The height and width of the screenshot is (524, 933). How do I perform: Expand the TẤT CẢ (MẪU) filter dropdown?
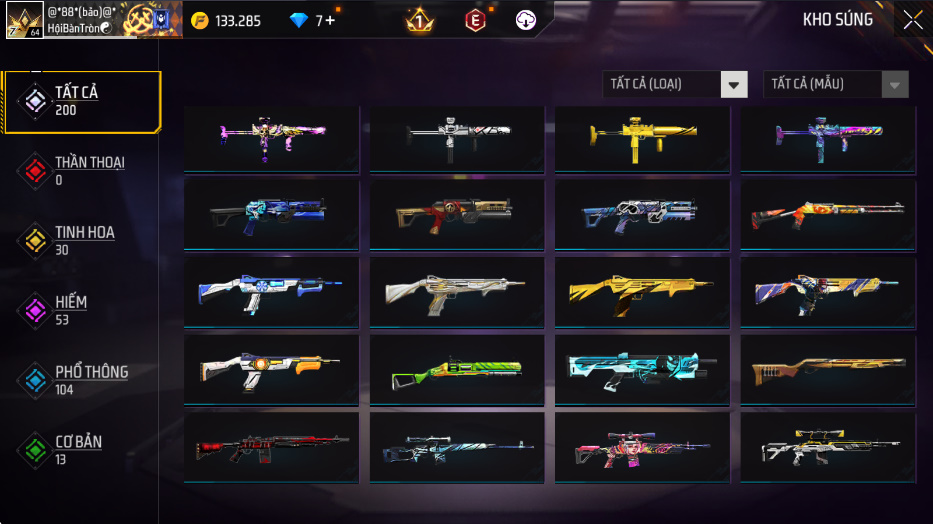(x=835, y=85)
